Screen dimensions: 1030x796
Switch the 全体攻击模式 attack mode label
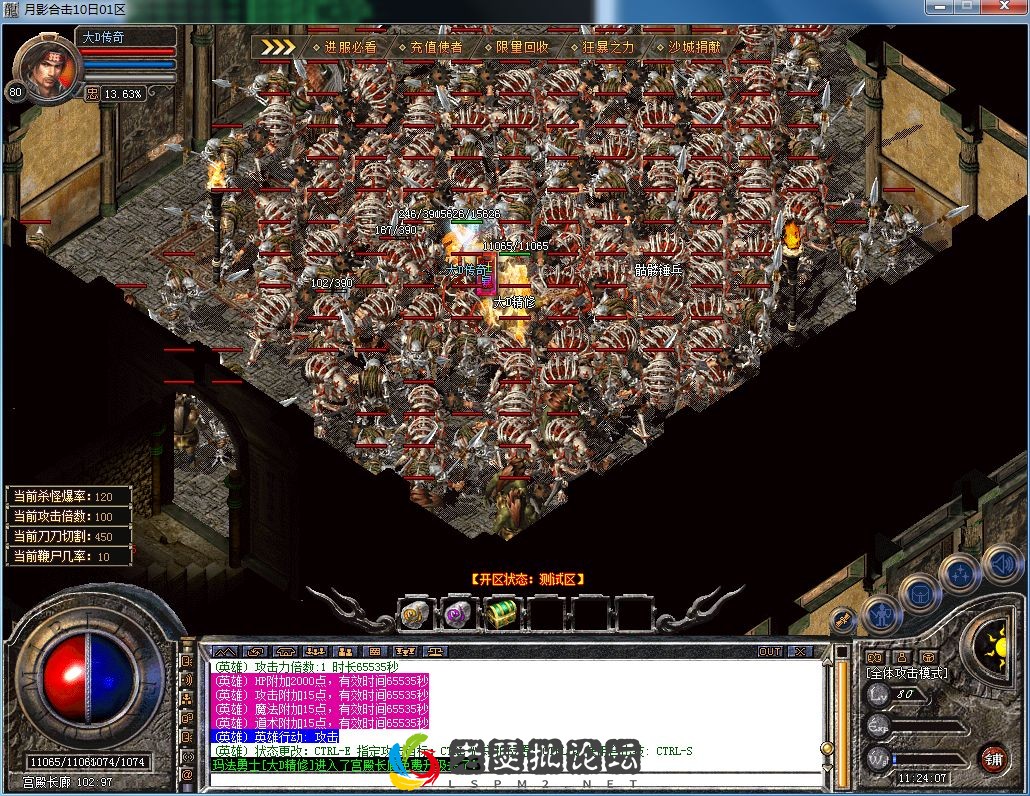tap(907, 673)
